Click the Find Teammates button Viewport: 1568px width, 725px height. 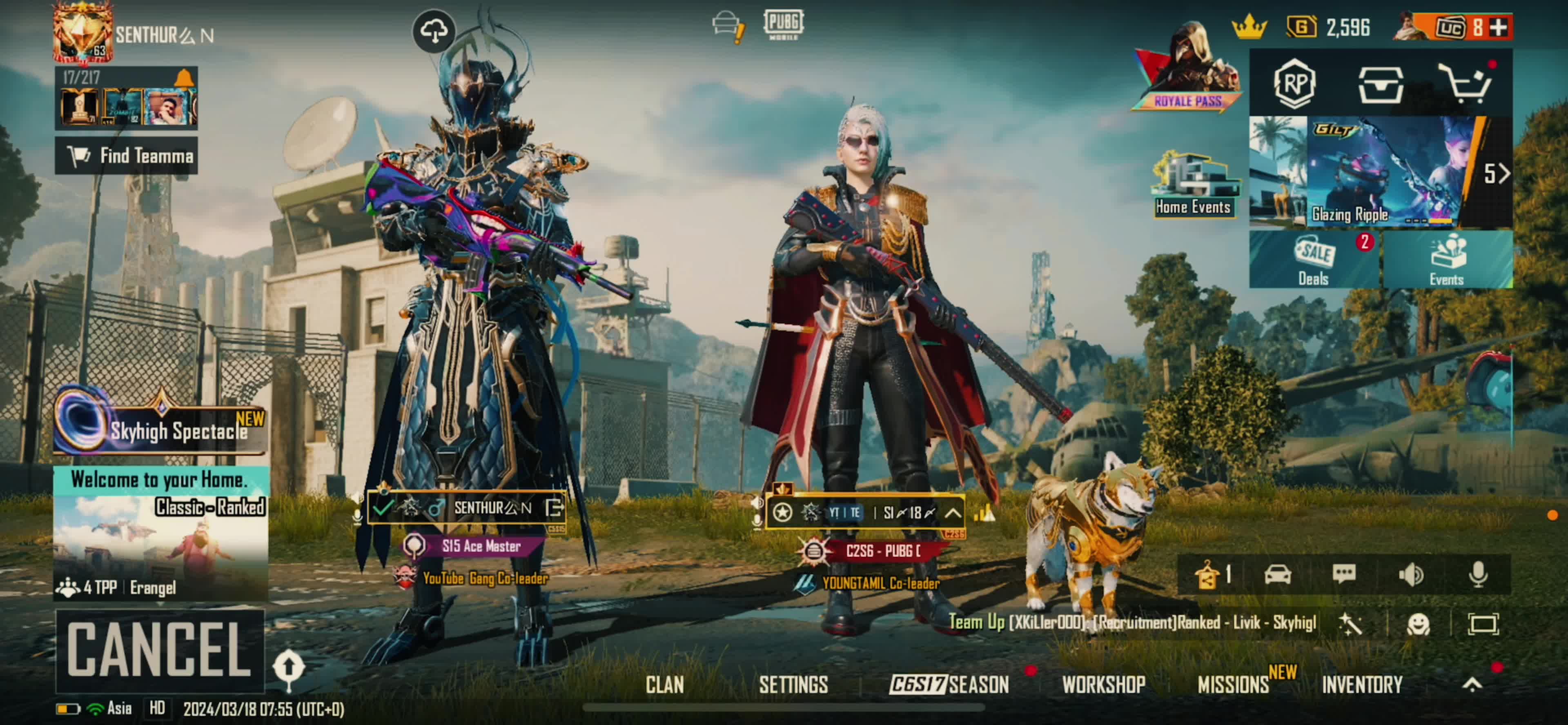click(x=127, y=156)
